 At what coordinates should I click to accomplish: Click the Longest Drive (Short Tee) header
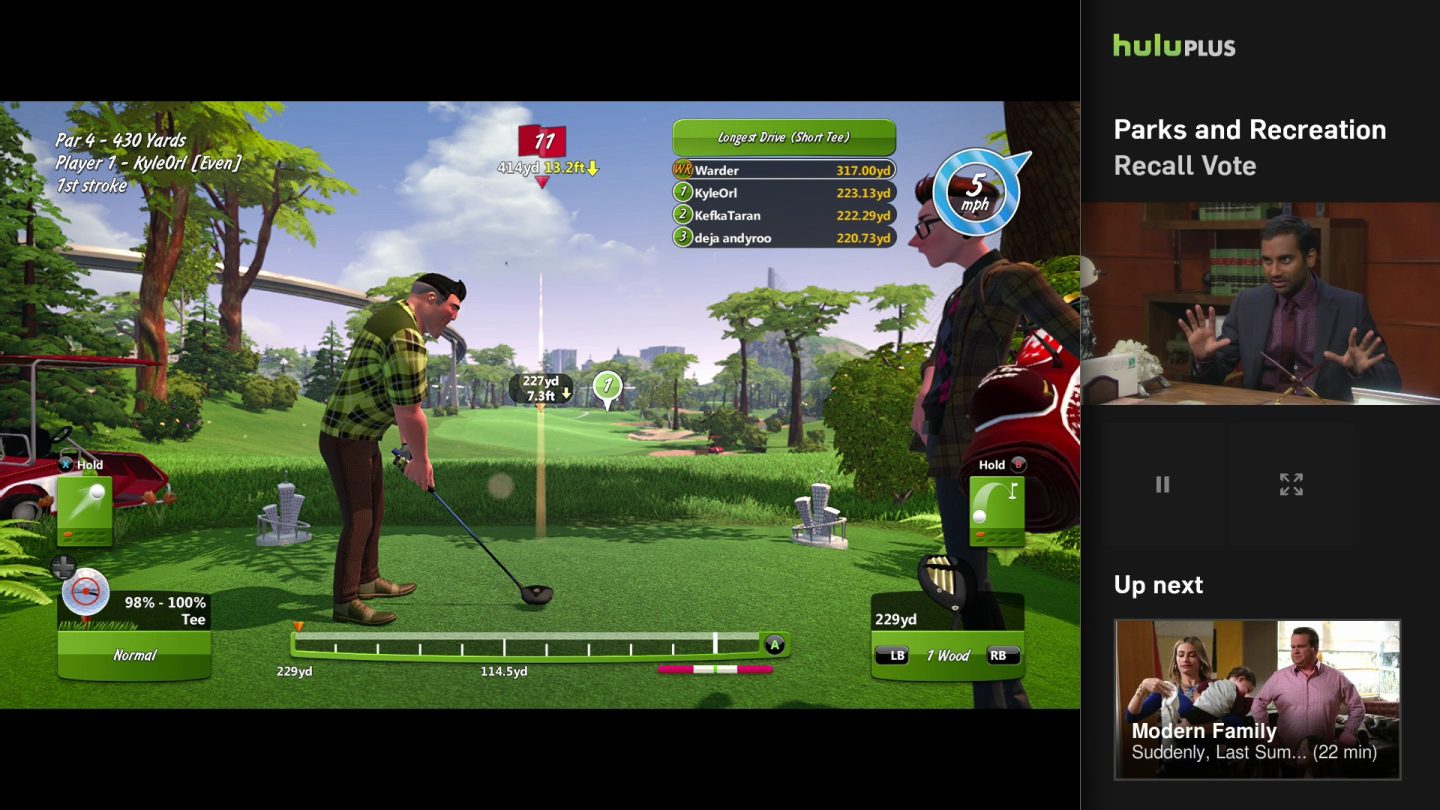point(784,137)
